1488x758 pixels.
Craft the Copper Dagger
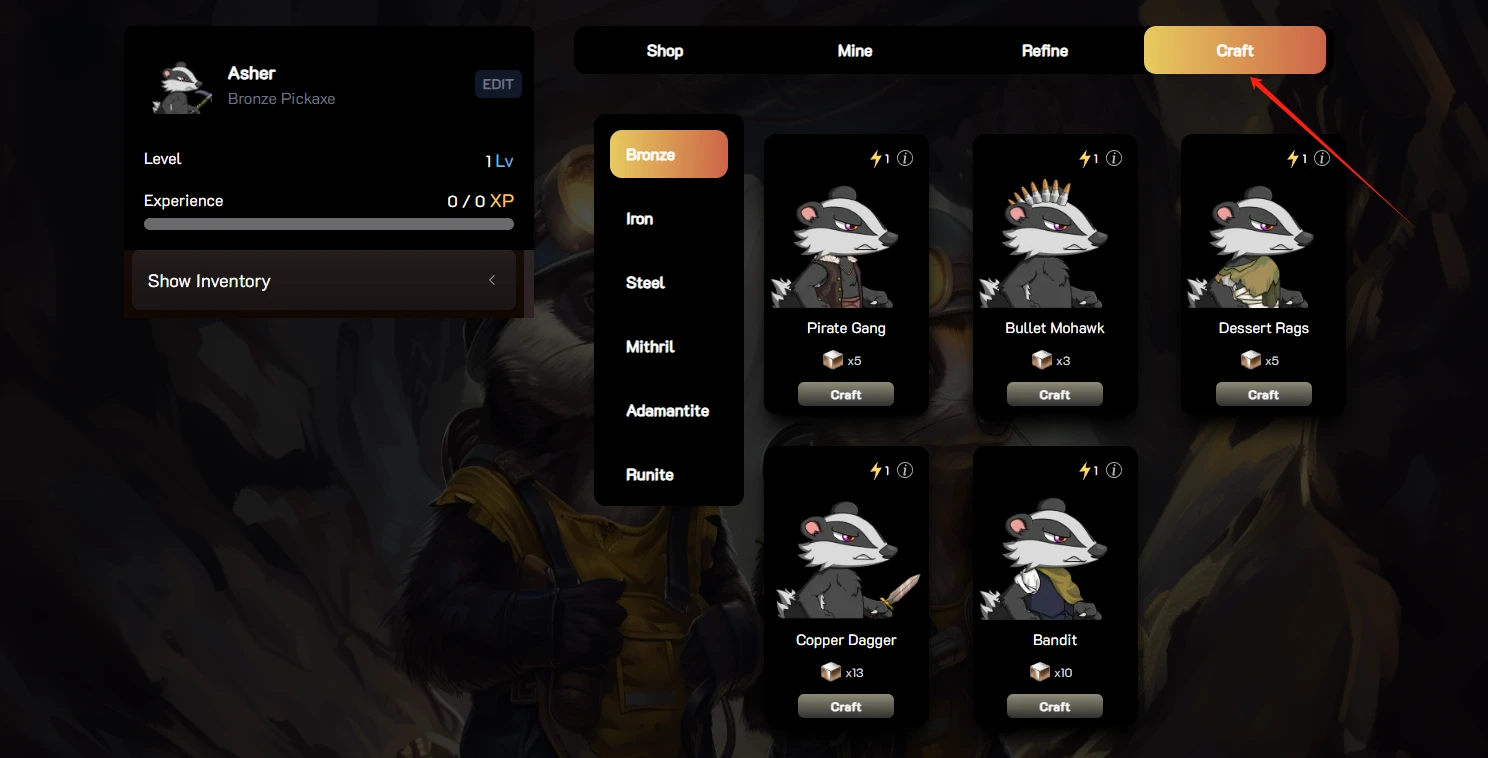pos(846,707)
